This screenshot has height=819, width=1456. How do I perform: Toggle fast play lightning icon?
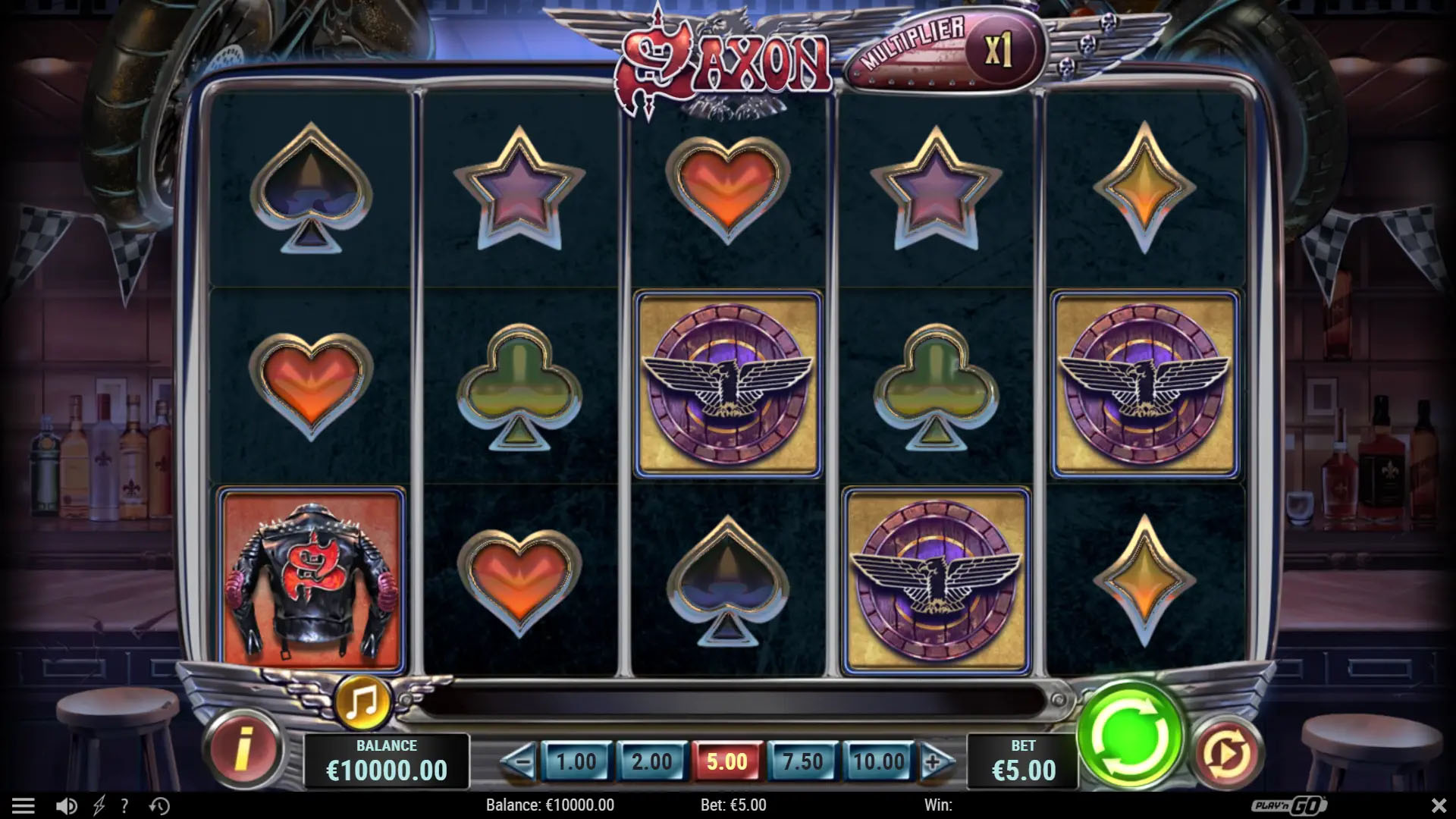point(99,805)
